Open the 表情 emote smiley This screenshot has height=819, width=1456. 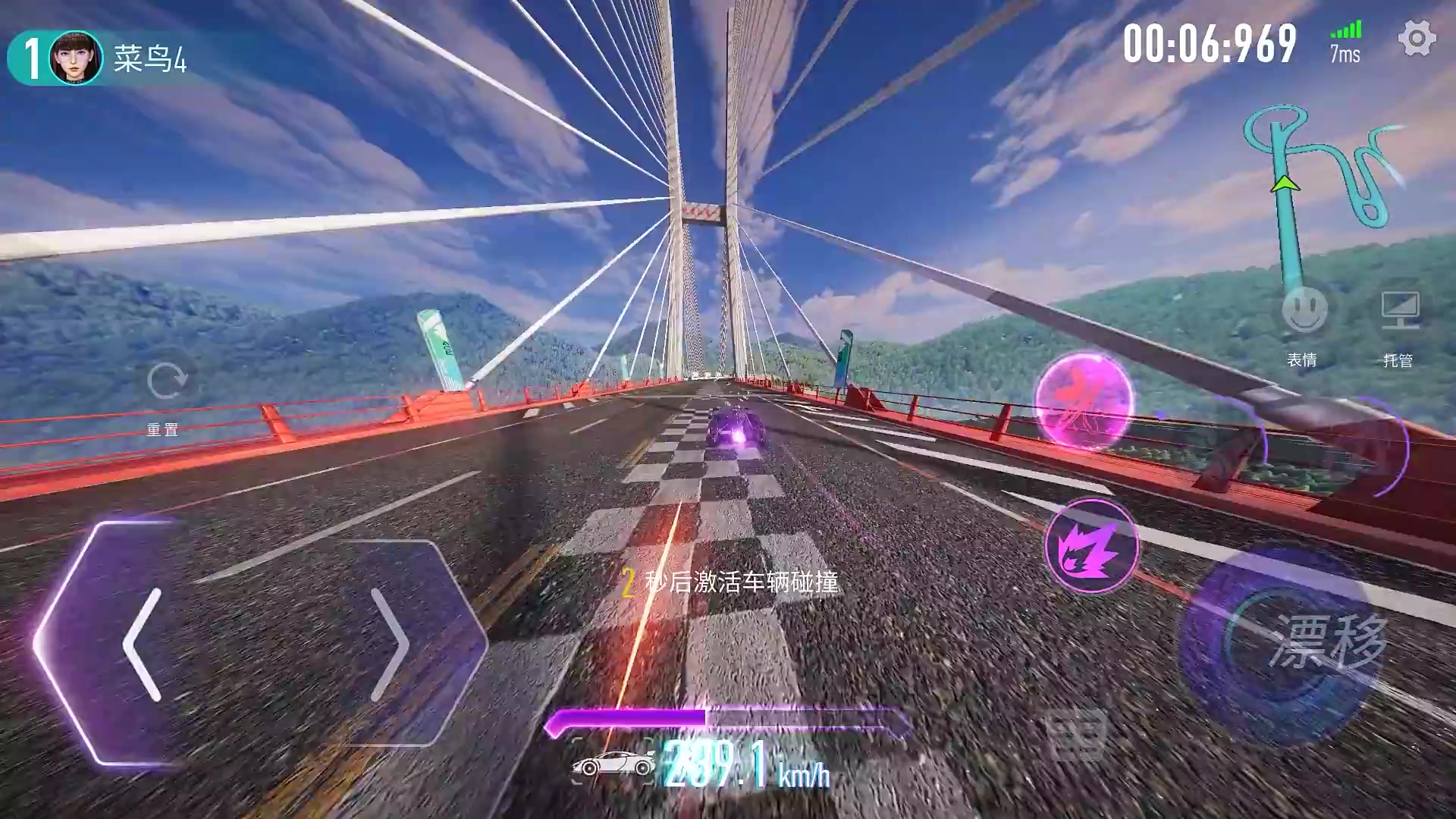1304,309
